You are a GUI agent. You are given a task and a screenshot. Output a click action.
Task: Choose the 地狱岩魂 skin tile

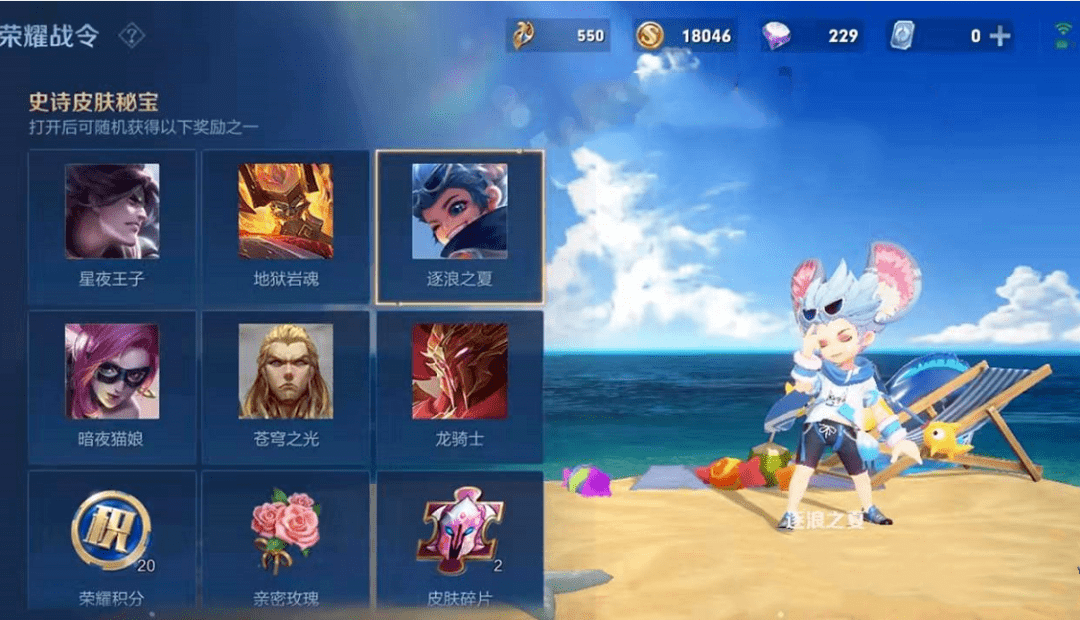click(286, 227)
